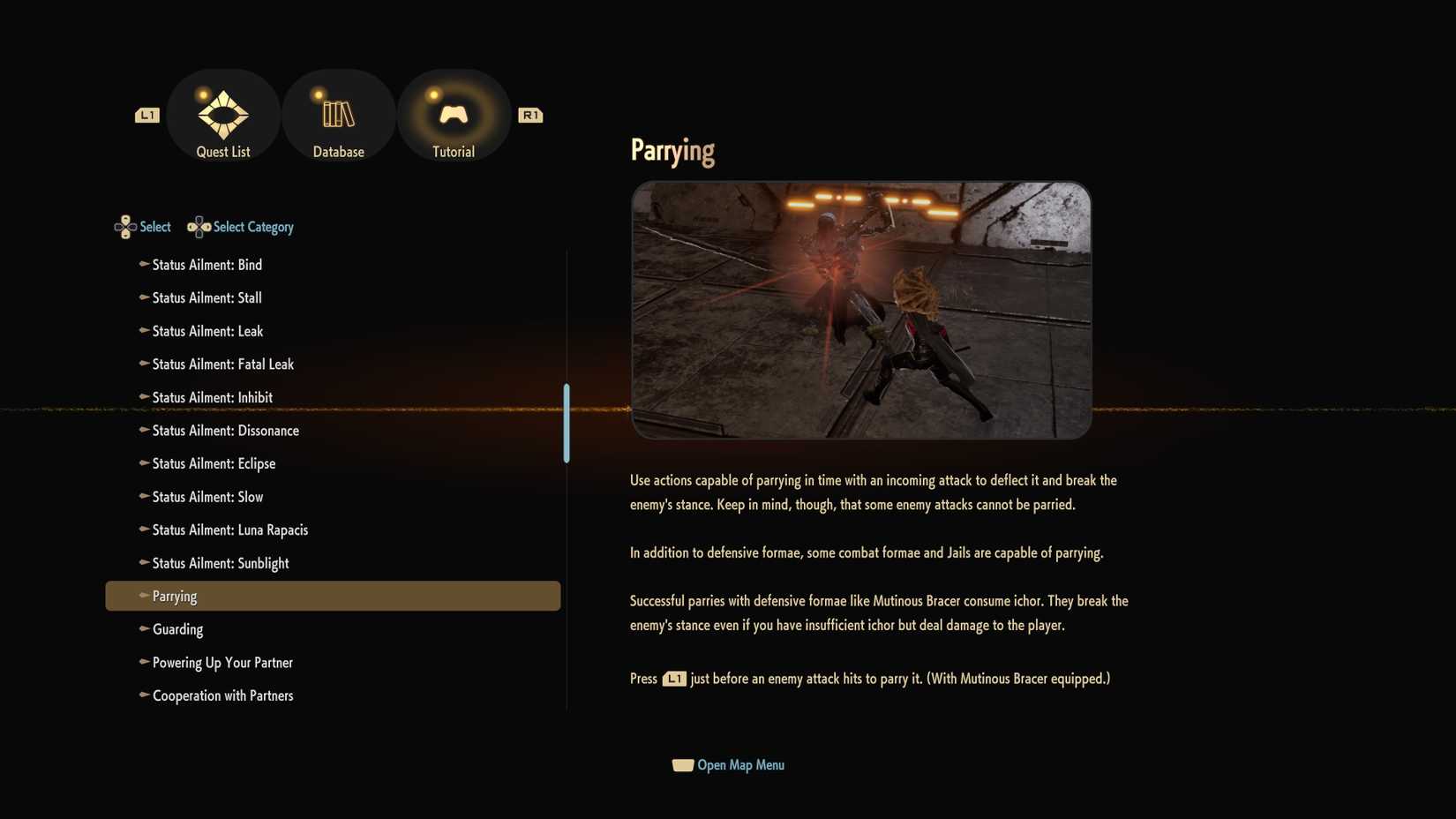Open Status Ailment: Luna Rapacis entry
Image resolution: width=1456 pixels, height=819 pixels.
pyautogui.click(x=229, y=530)
